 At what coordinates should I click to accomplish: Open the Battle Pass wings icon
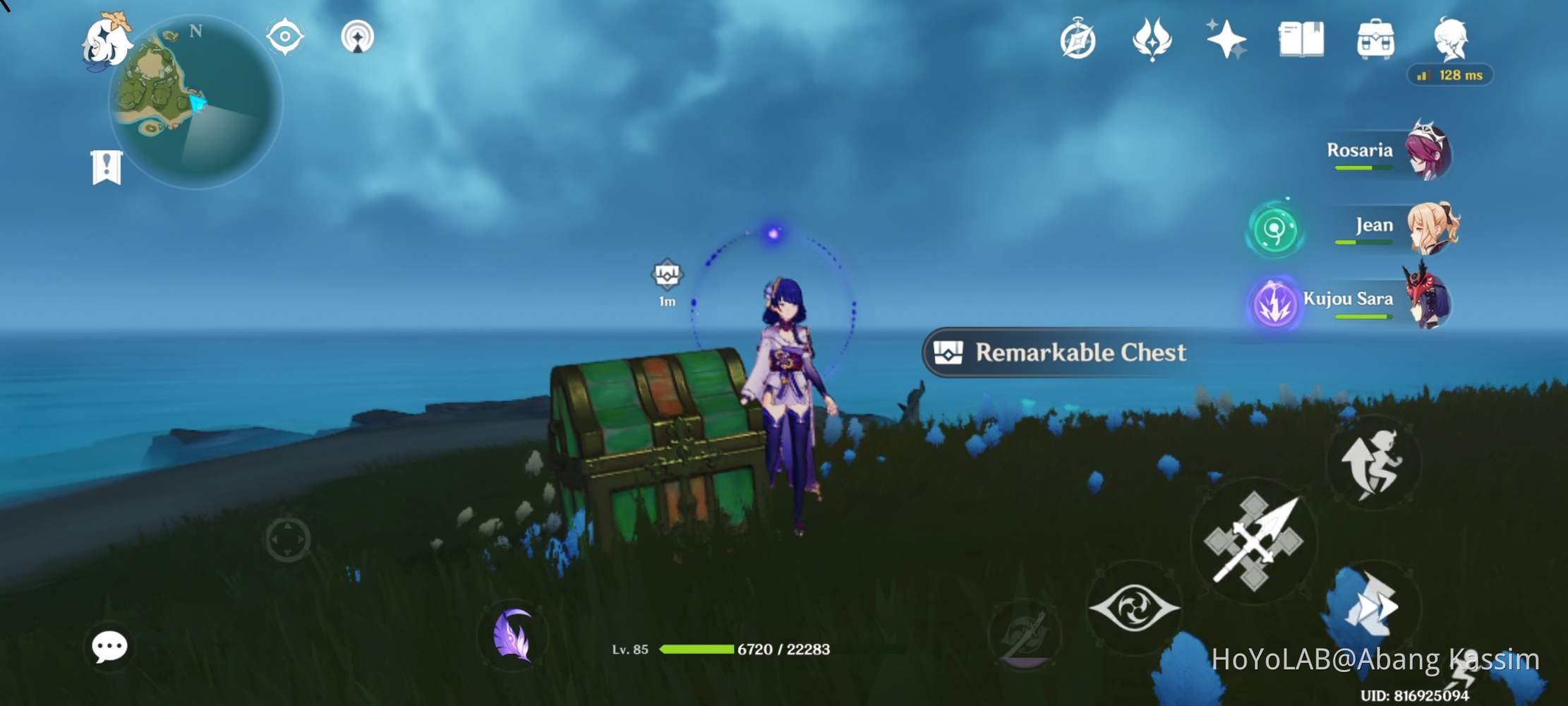[1152, 40]
